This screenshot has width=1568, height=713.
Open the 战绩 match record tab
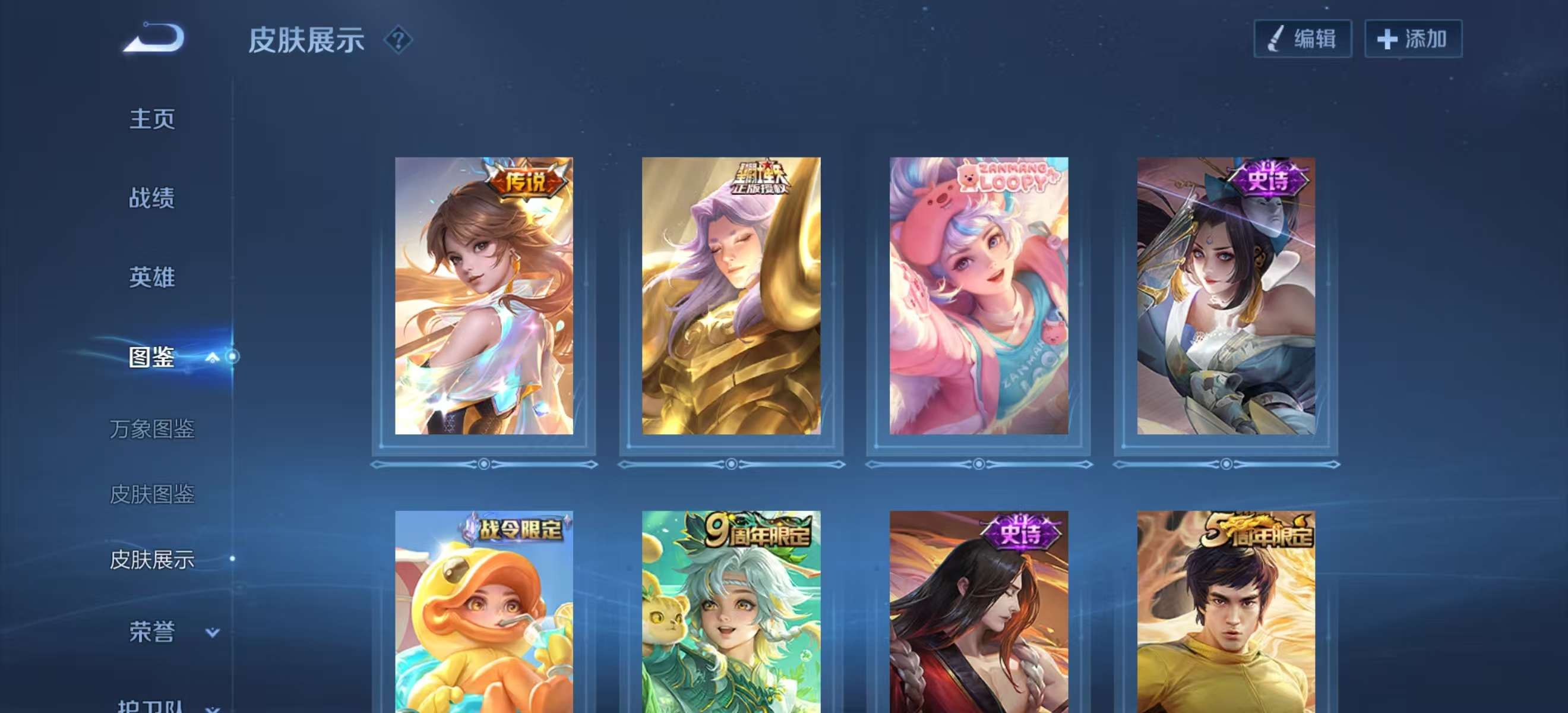152,198
